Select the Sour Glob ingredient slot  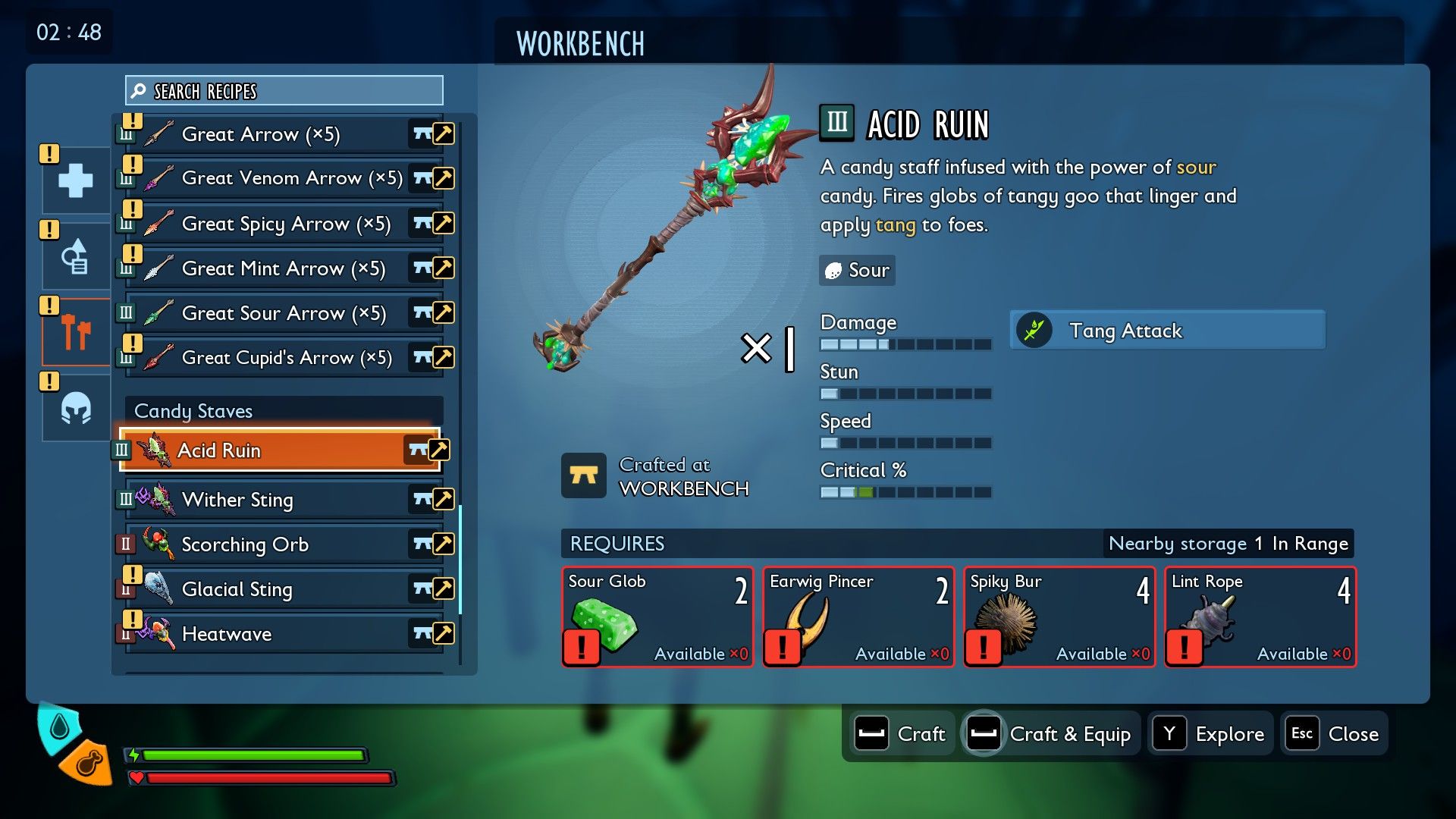(x=657, y=617)
